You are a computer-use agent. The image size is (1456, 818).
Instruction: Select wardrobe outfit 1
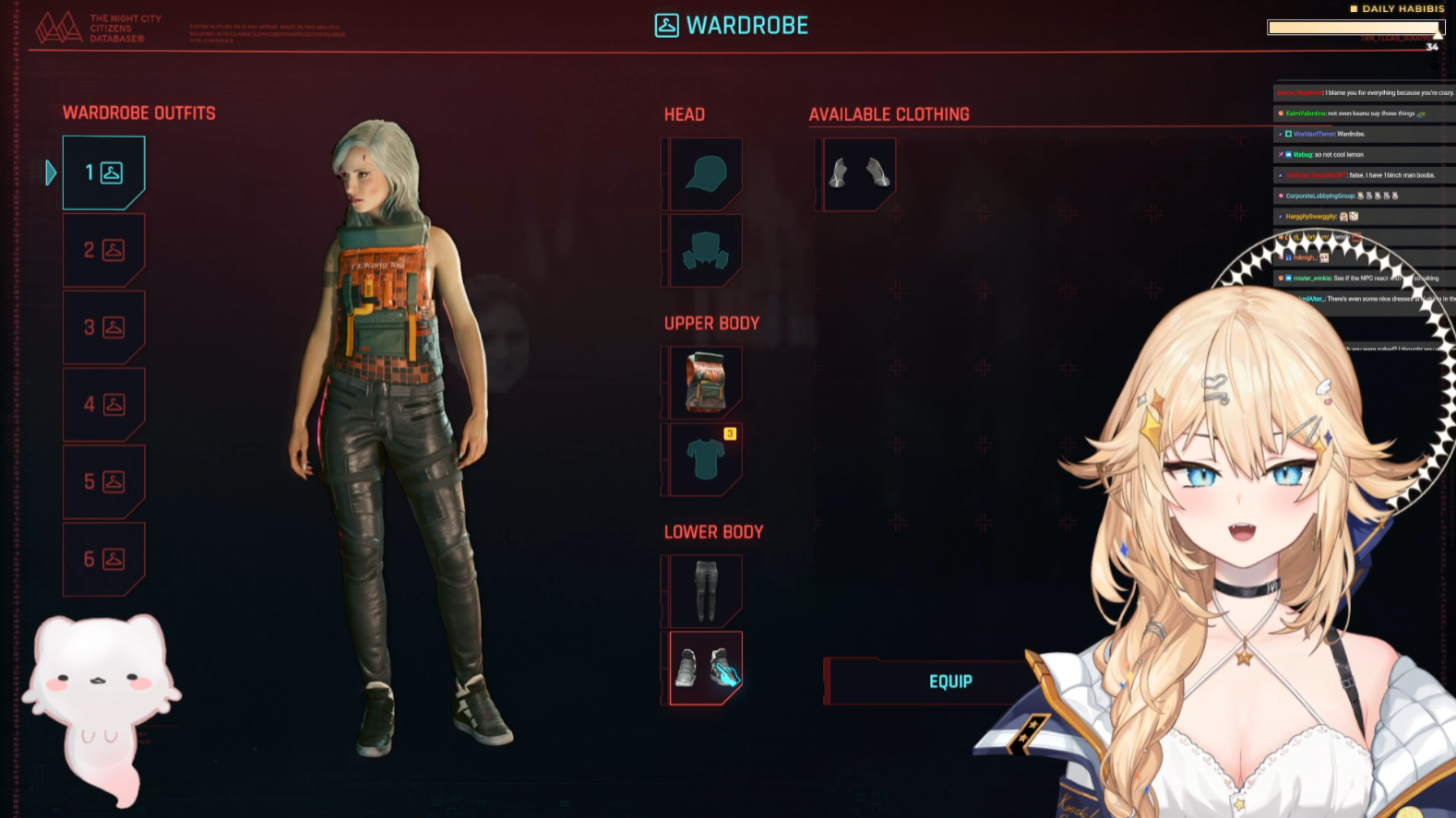[103, 172]
